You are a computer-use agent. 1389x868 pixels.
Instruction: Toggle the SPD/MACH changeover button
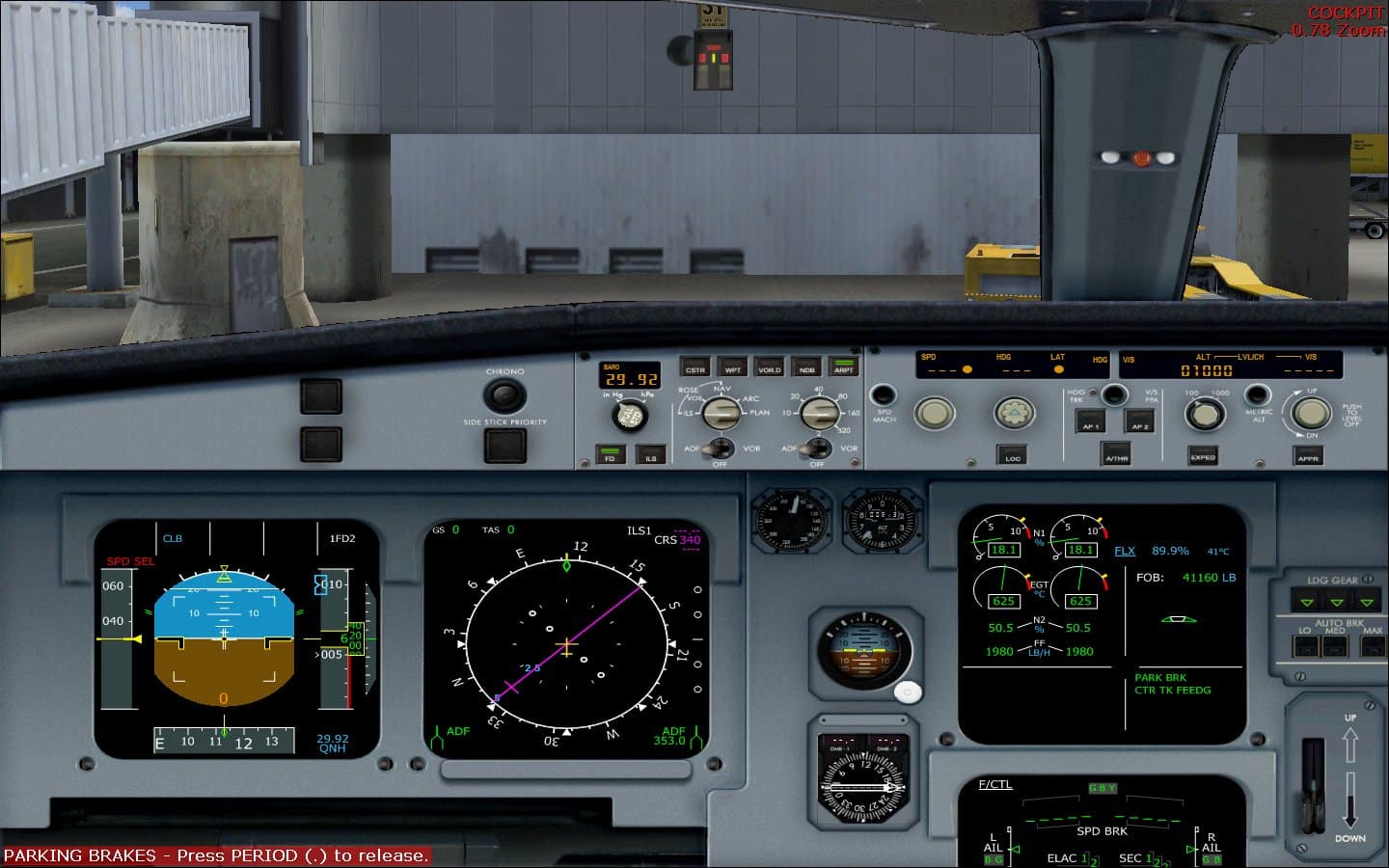pyautogui.click(x=882, y=393)
